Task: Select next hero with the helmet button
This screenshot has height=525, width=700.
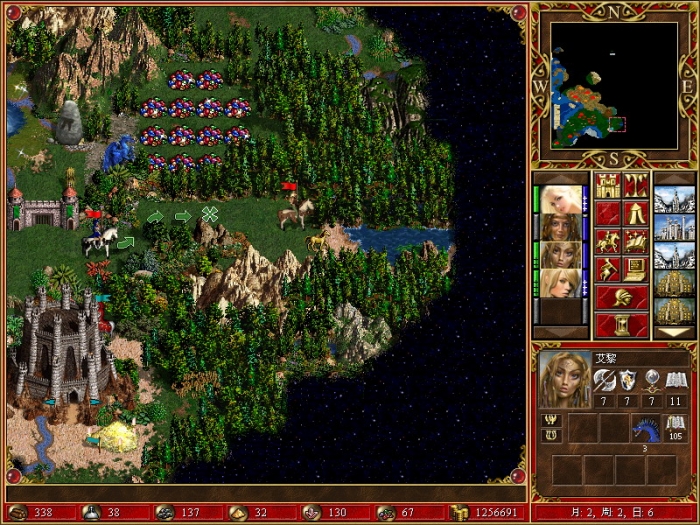Action: (621, 297)
